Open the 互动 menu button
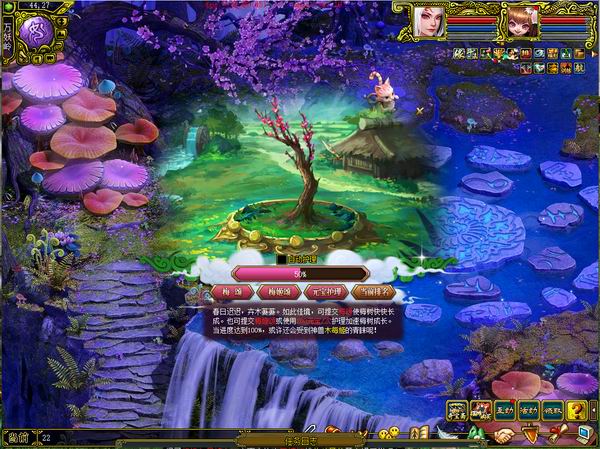600x449 pixels. coord(504,409)
